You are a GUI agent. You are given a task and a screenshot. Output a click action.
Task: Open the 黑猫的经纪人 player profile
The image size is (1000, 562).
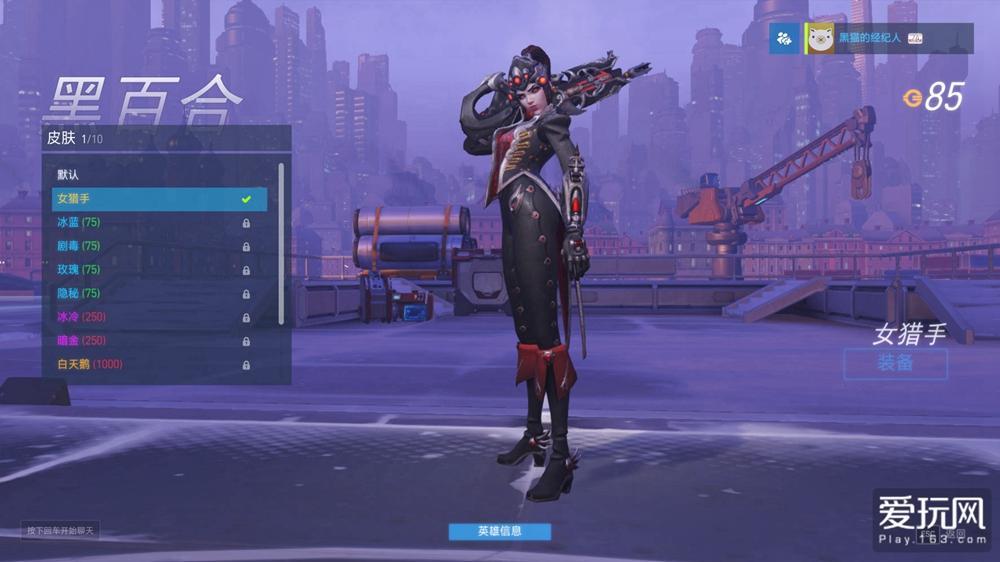pos(867,38)
